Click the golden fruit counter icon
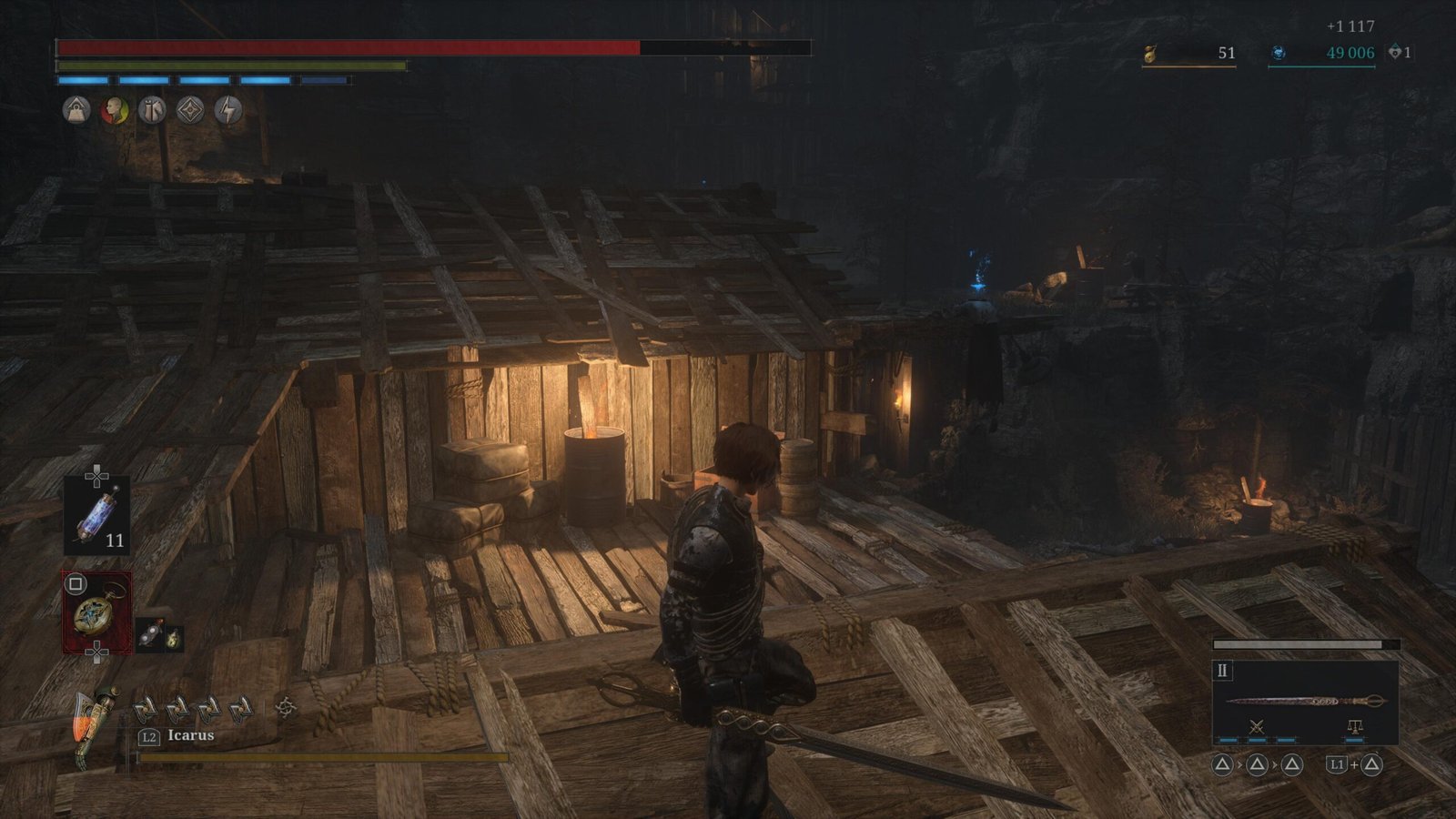Image resolution: width=1456 pixels, height=819 pixels. [1150, 55]
